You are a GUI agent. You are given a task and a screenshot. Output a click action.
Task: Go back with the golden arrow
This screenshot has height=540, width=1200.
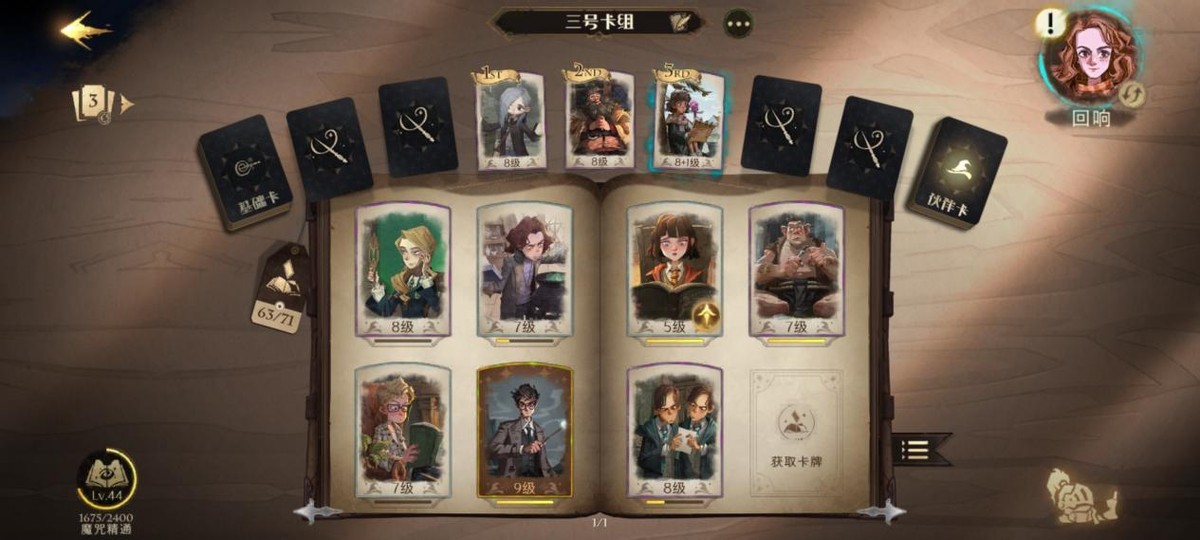[x=85, y=30]
